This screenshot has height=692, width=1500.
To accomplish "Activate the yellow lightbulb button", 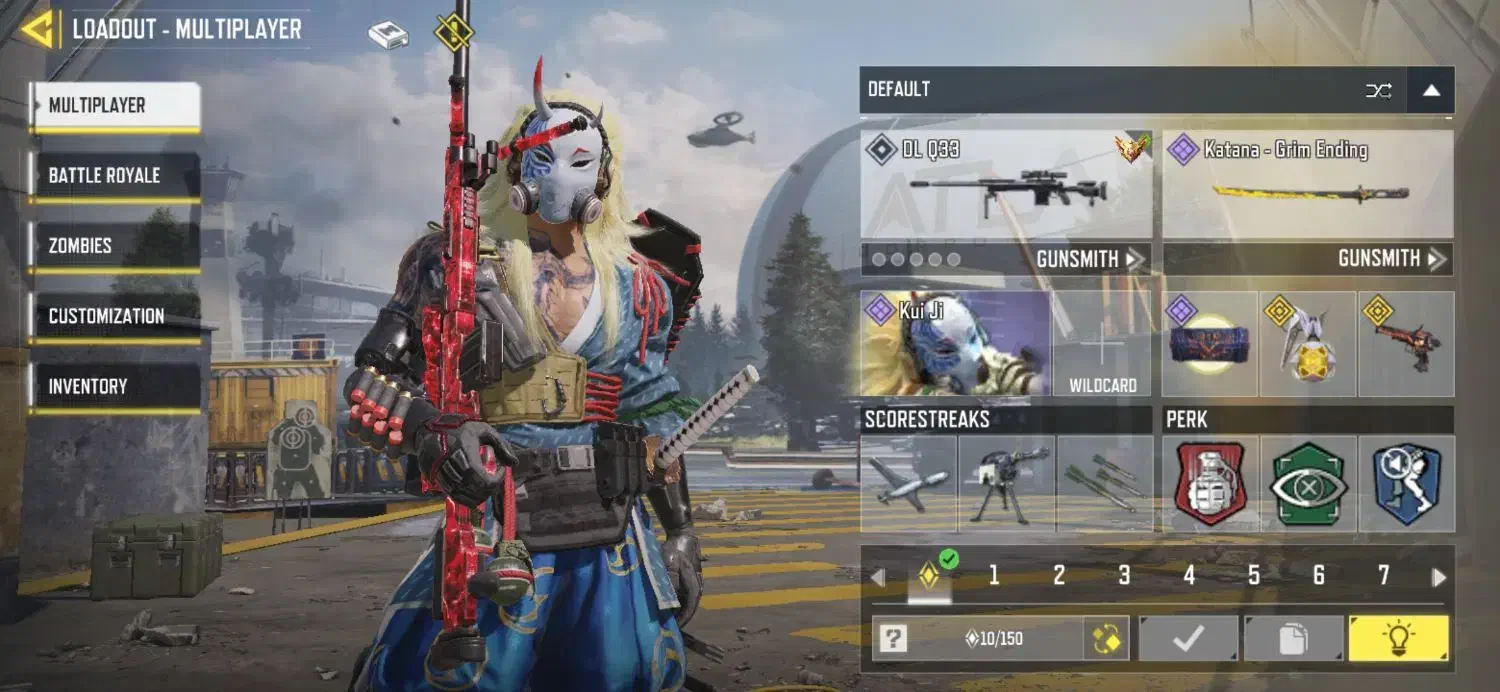I will (x=1398, y=638).
